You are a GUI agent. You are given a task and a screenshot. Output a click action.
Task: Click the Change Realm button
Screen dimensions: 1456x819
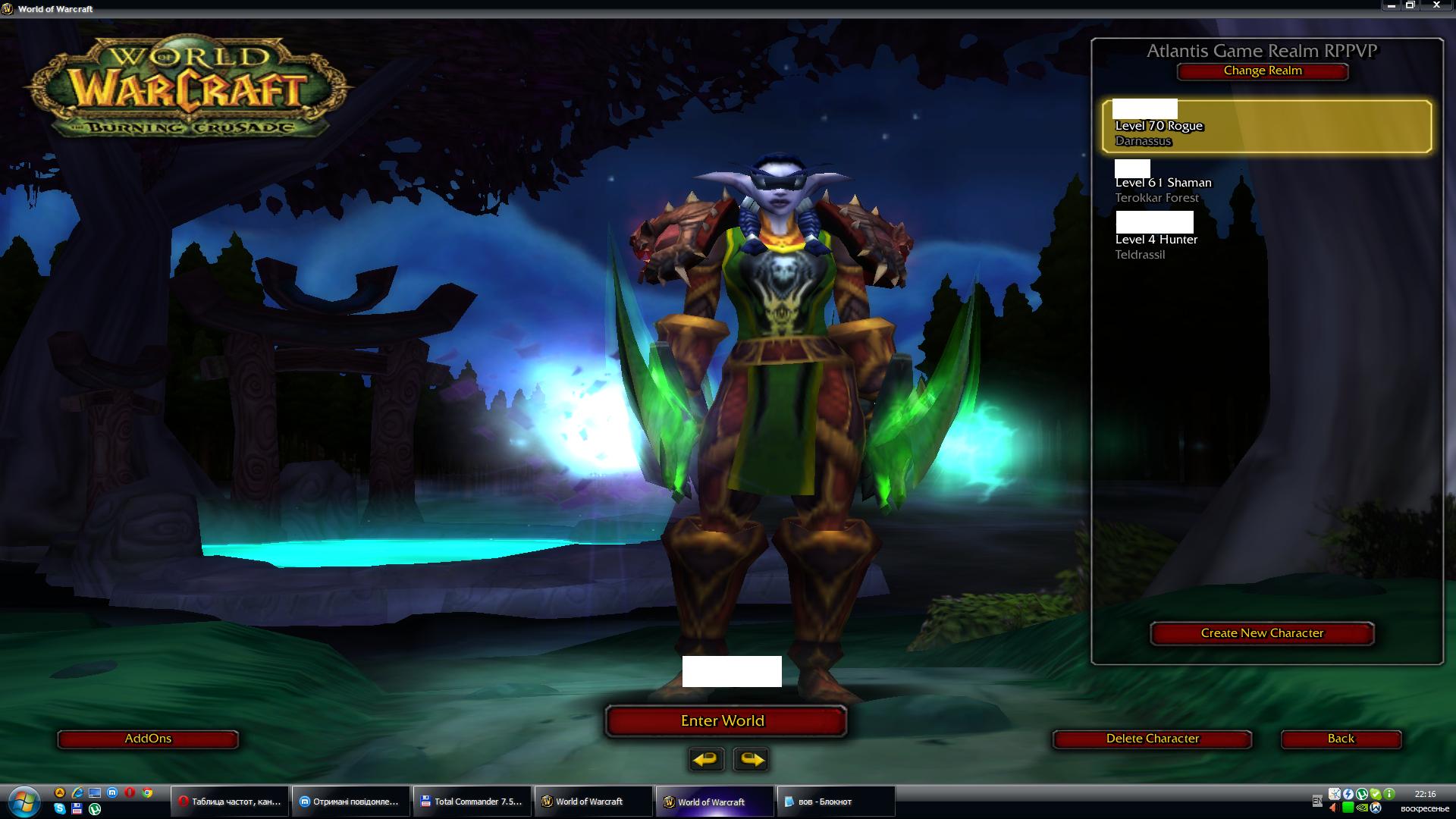click(1262, 71)
